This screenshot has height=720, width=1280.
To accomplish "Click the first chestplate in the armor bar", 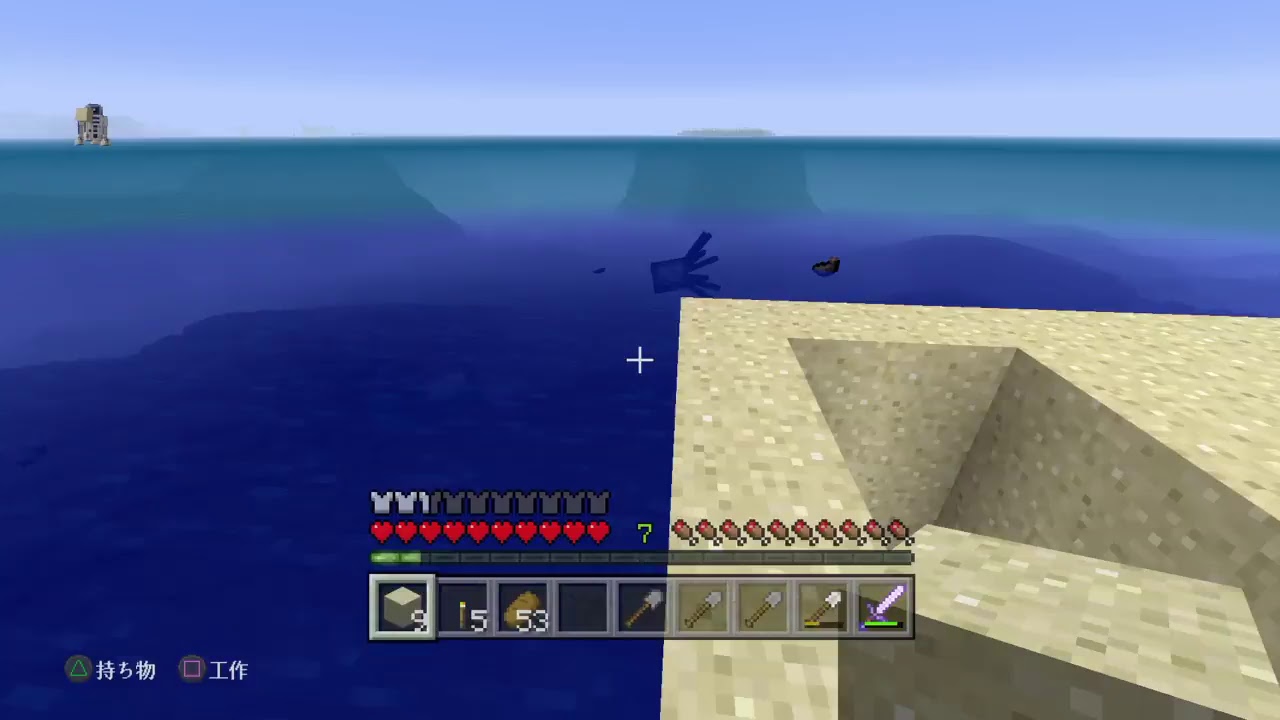I will pos(381,502).
